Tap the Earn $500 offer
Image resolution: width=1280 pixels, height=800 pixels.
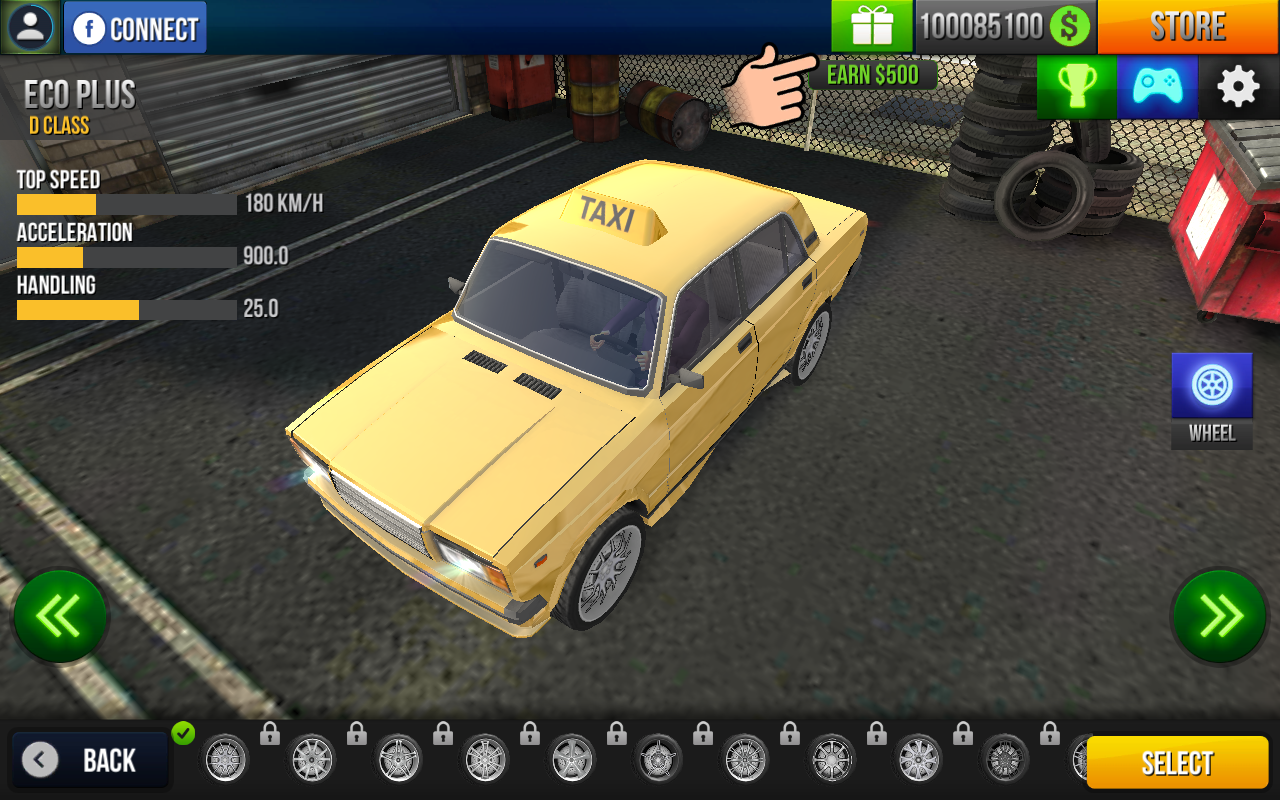pyautogui.click(x=872, y=75)
